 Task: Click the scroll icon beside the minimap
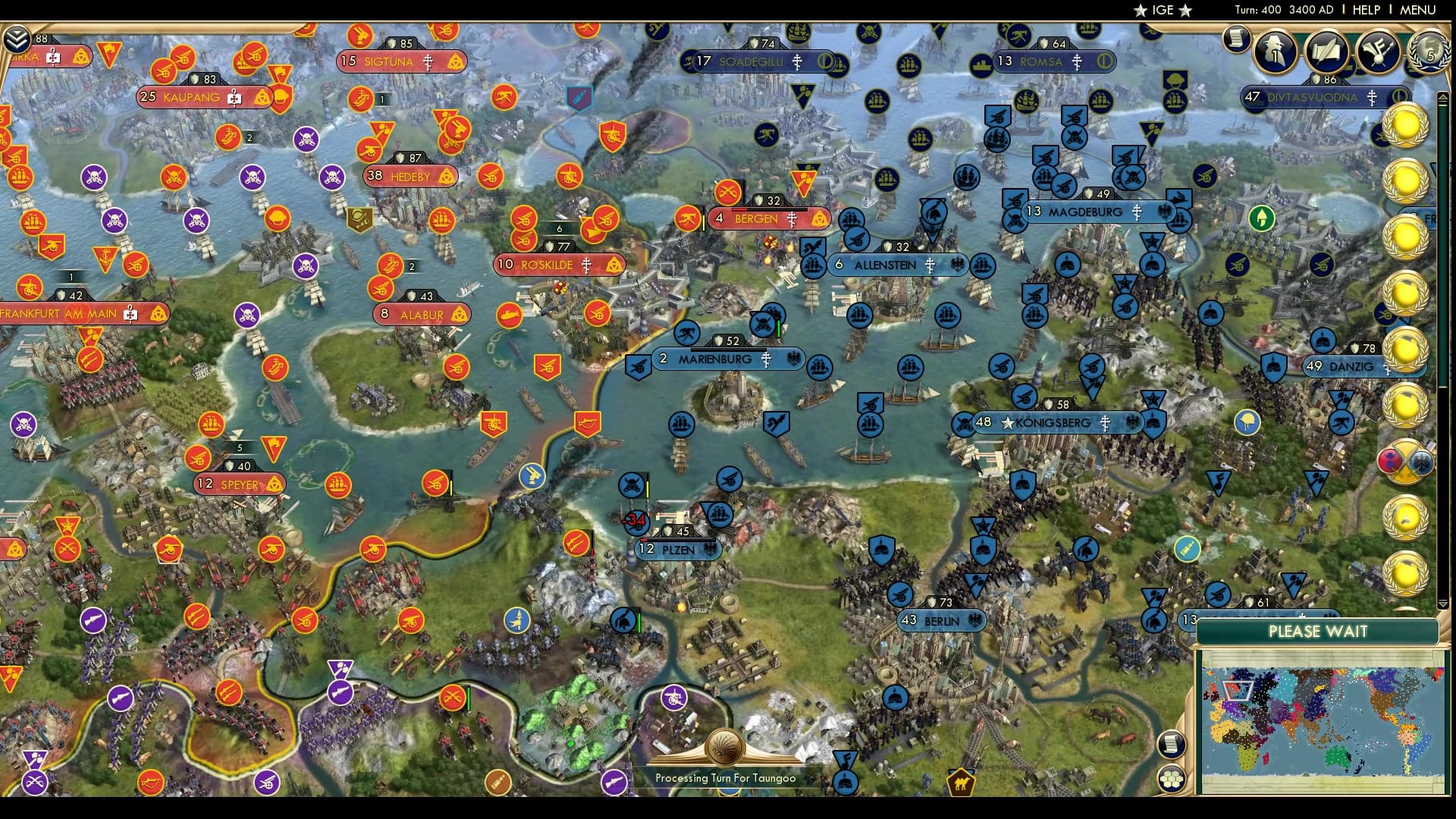pyautogui.click(x=1172, y=745)
